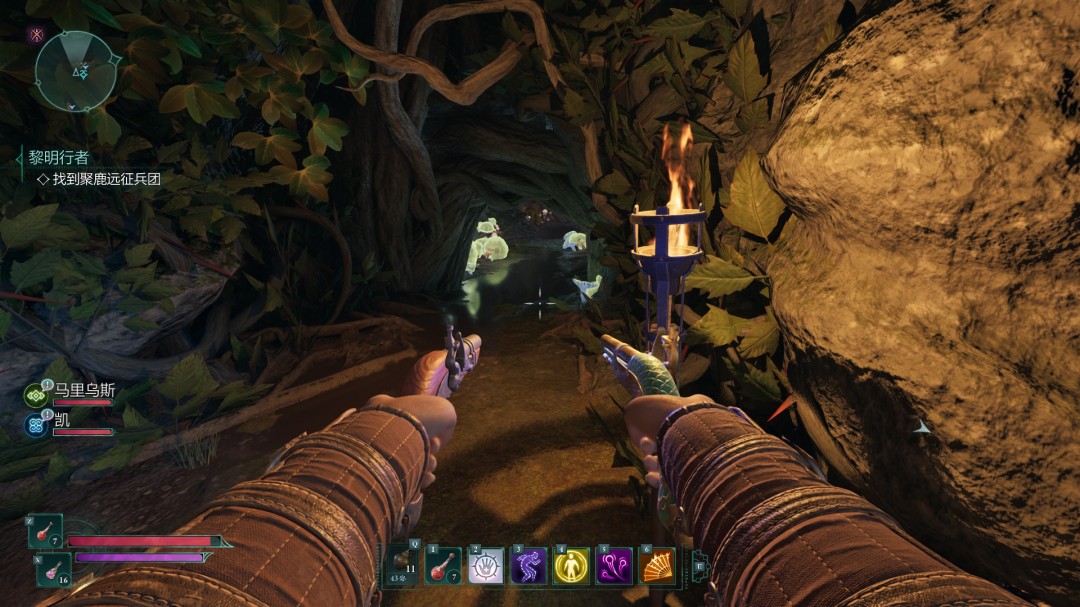Activate the white hand ability
The image size is (1080, 607).
tap(486, 566)
